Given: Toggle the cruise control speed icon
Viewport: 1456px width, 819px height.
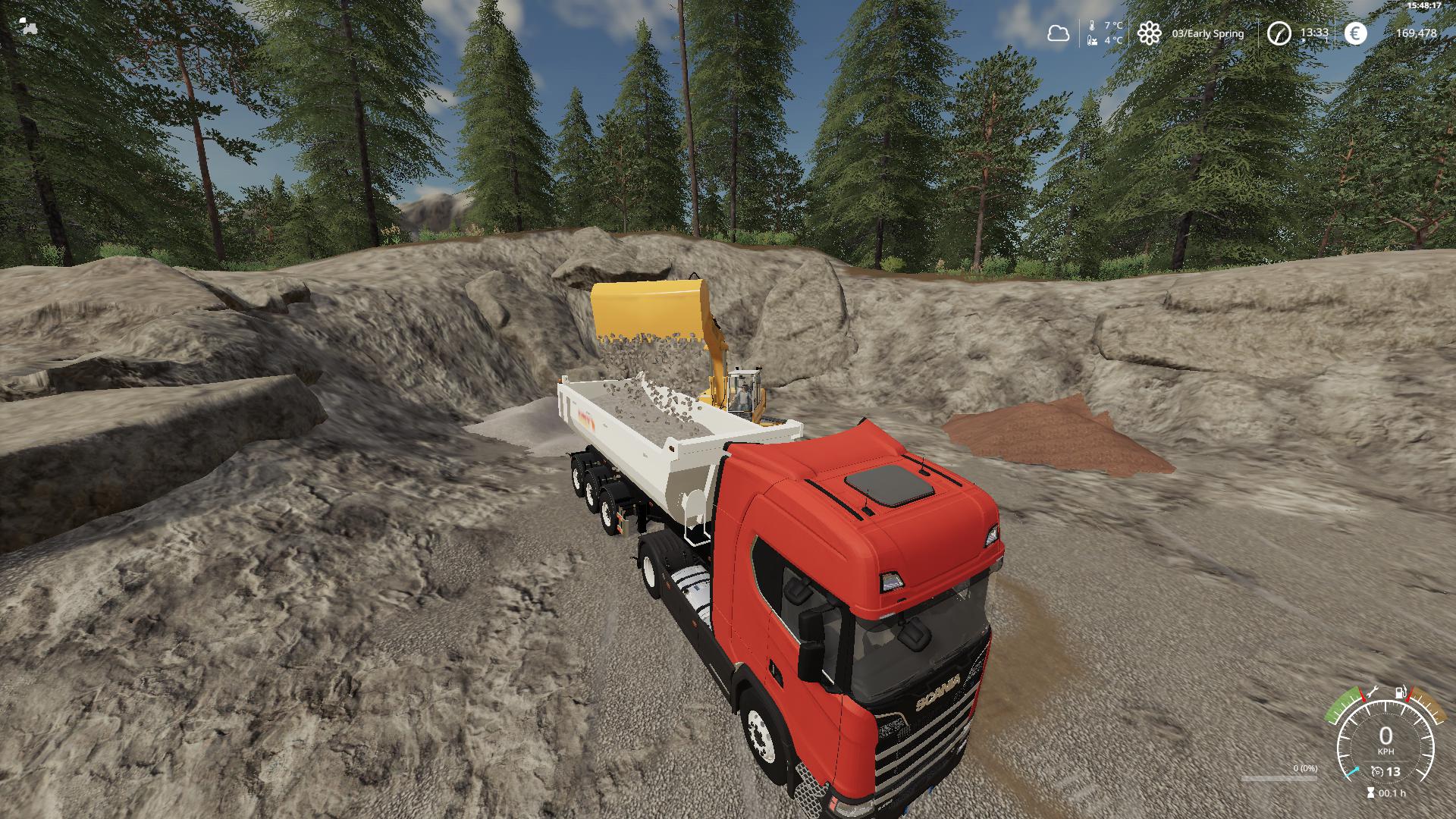Looking at the screenshot, I should tap(1377, 772).
